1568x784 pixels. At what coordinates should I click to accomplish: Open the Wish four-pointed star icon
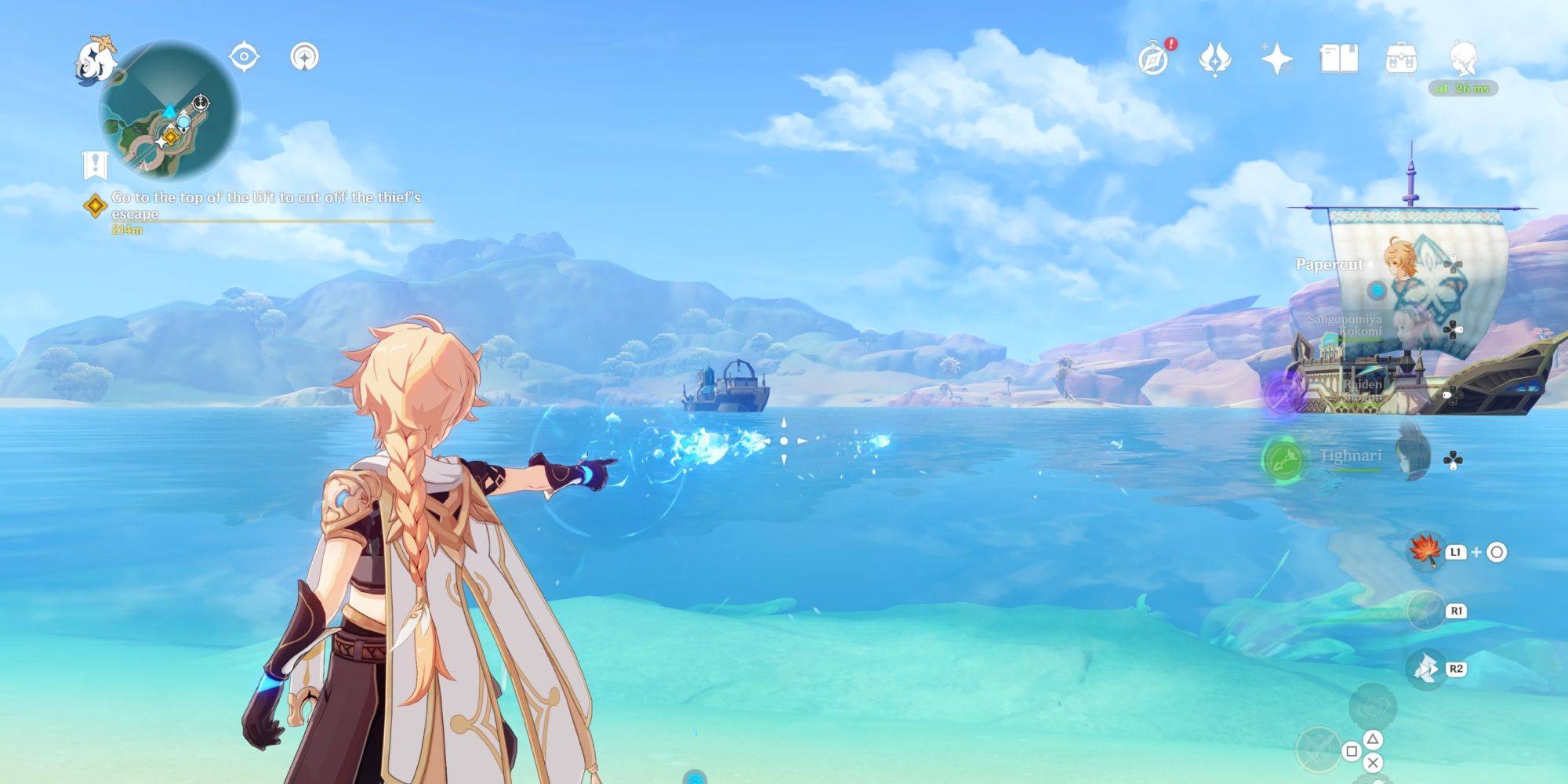pos(1276,59)
